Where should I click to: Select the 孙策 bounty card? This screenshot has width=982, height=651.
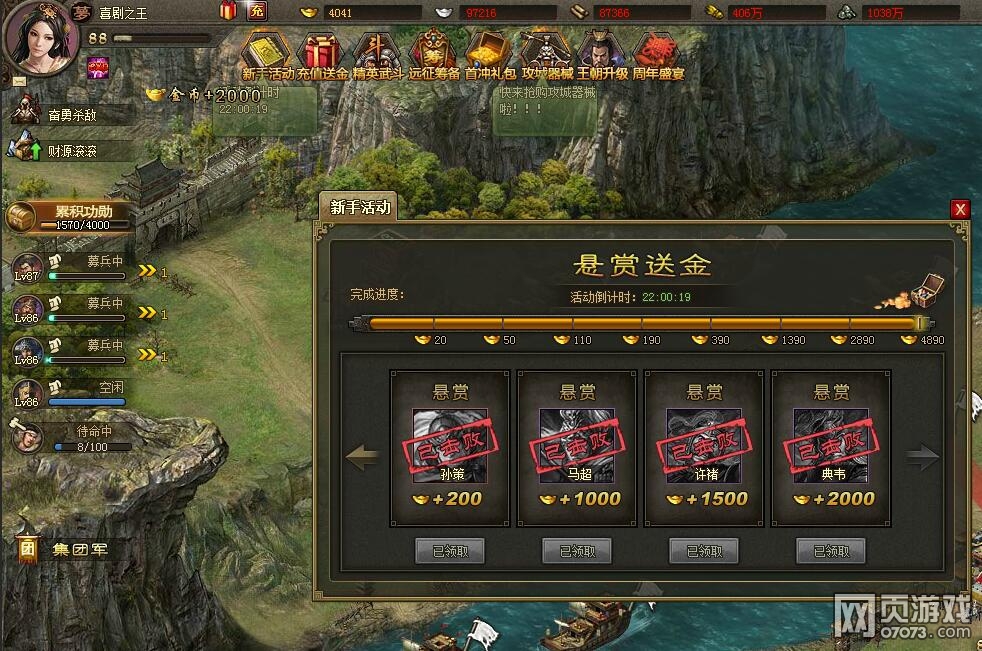coord(449,447)
